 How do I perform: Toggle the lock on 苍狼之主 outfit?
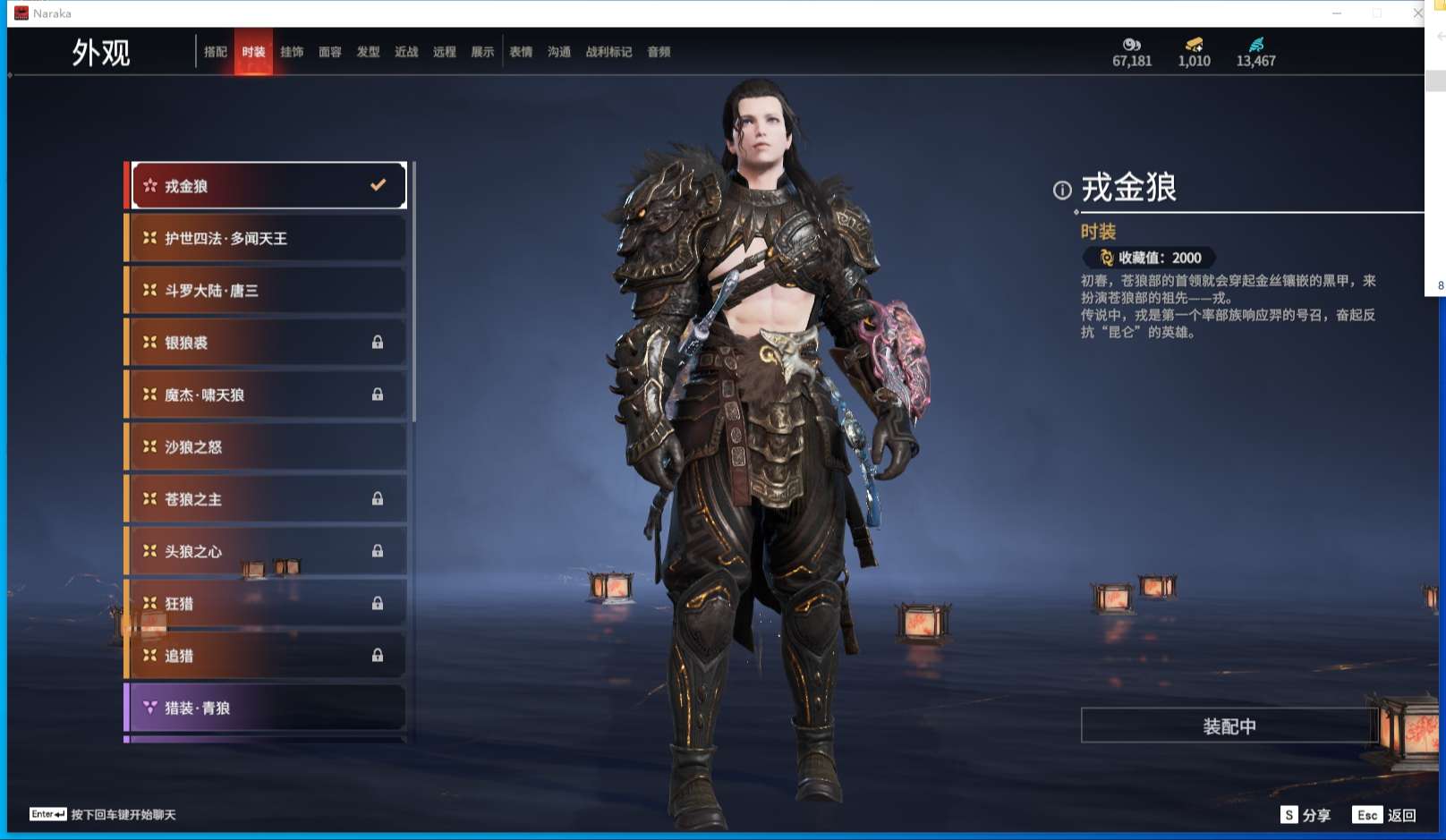378,499
